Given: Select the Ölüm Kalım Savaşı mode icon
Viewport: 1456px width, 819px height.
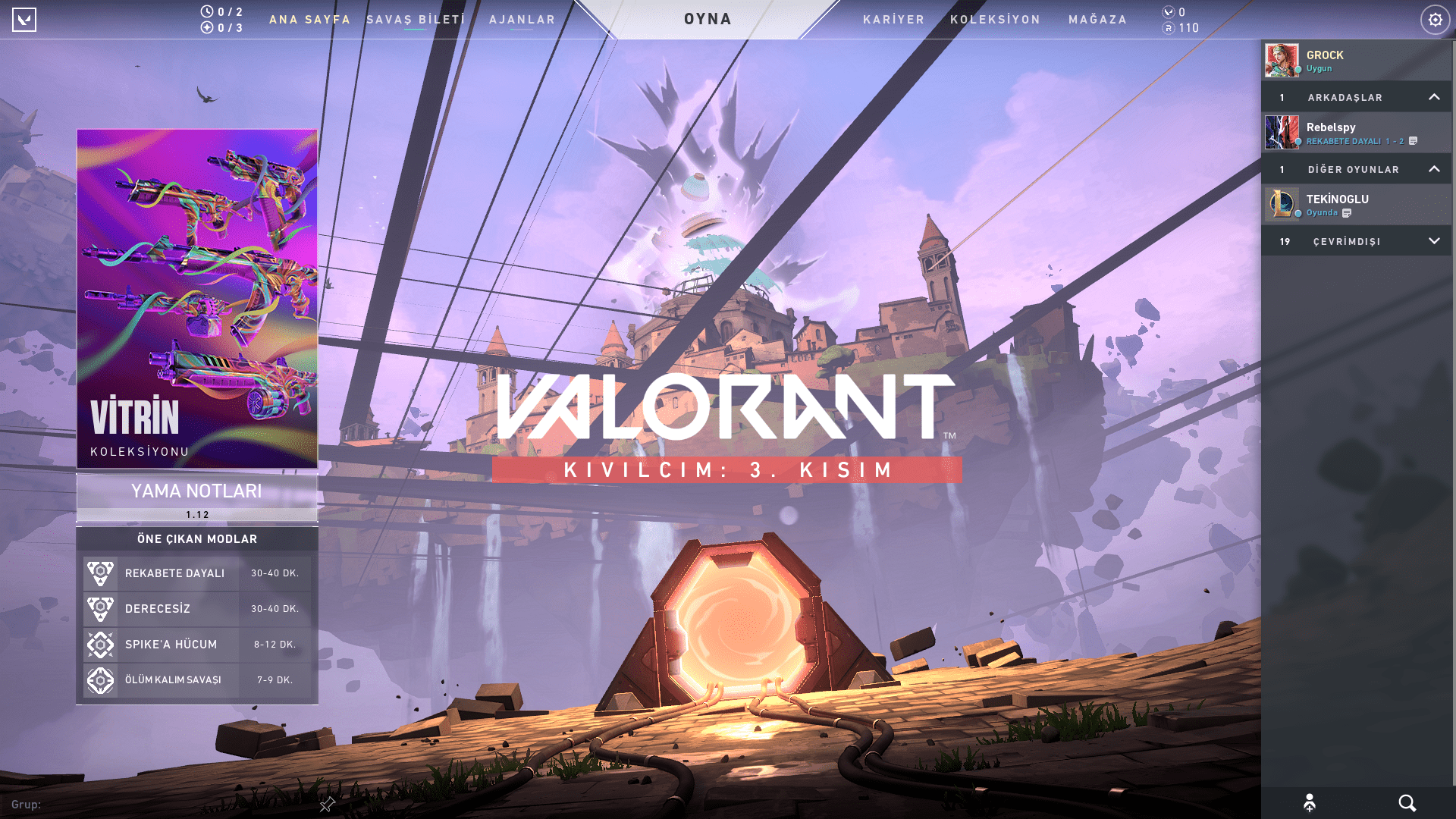Looking at the screenshot, I should [101, 680].
